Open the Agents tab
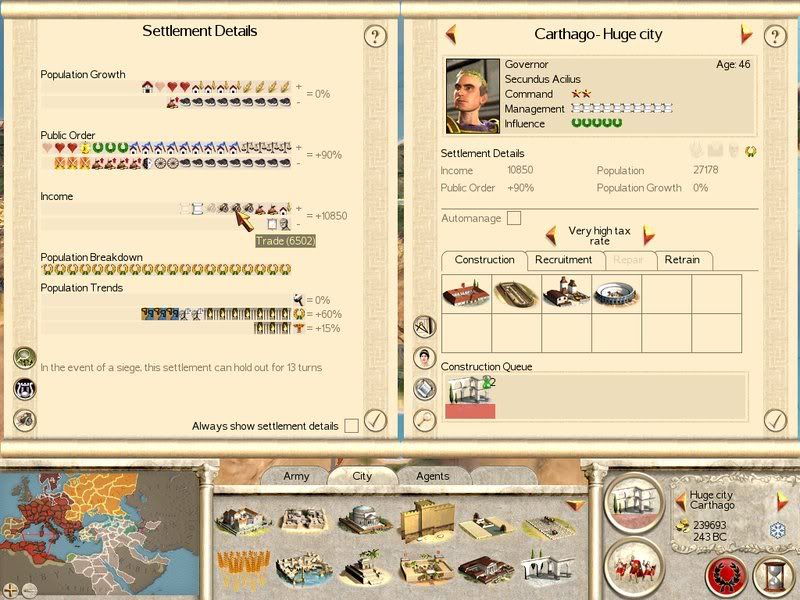Image resolution: width=800 pixels, height=600 pixels. point(432,476)
